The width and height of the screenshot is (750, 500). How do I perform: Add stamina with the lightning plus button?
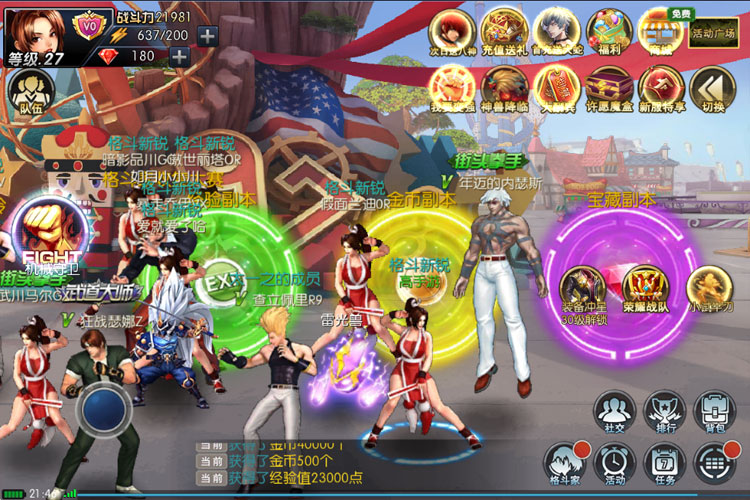(207, 36)
